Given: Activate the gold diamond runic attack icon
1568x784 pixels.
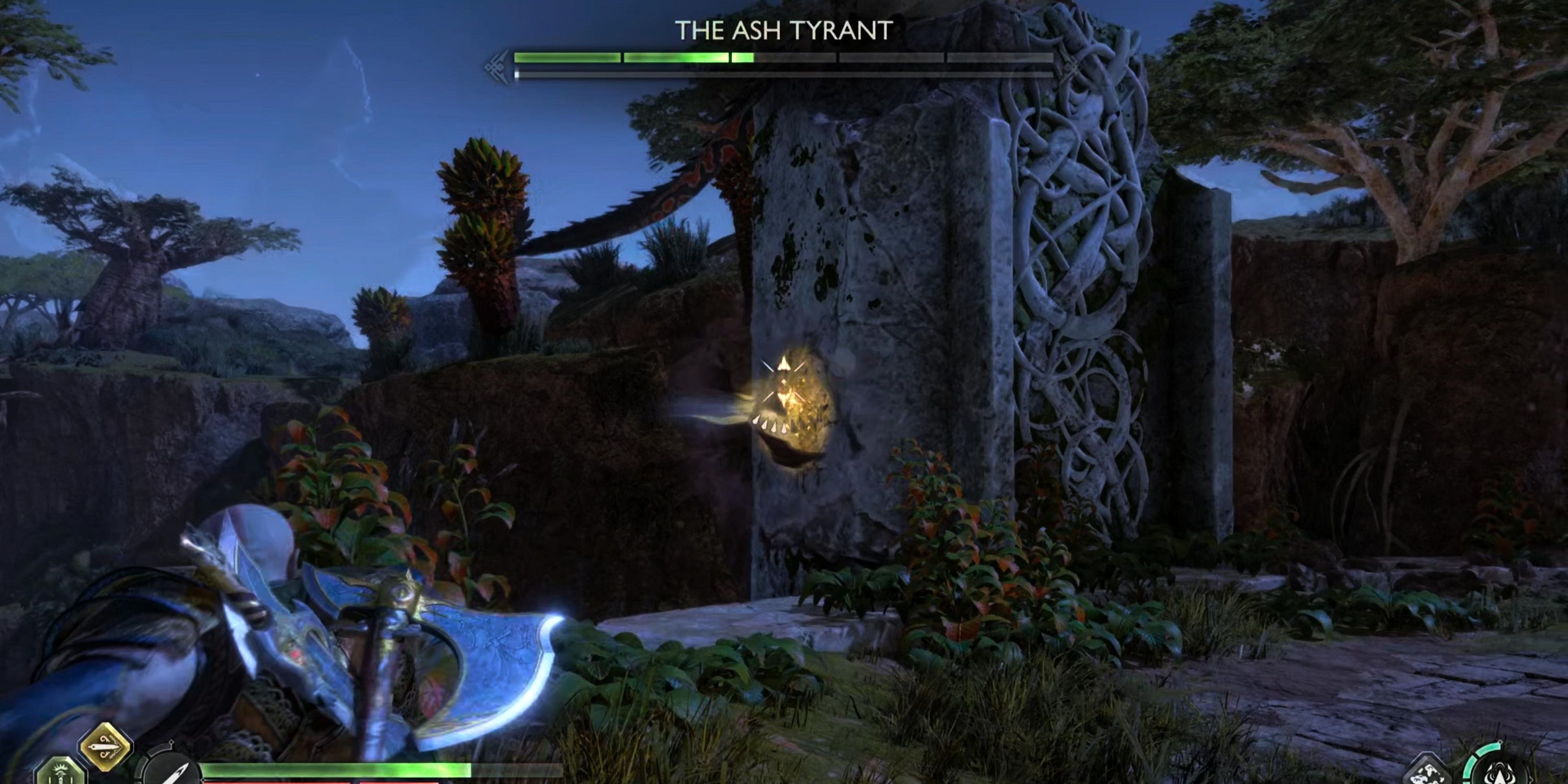Looking at the screenshot, I should pyautogui.click(x=105, y=746).
